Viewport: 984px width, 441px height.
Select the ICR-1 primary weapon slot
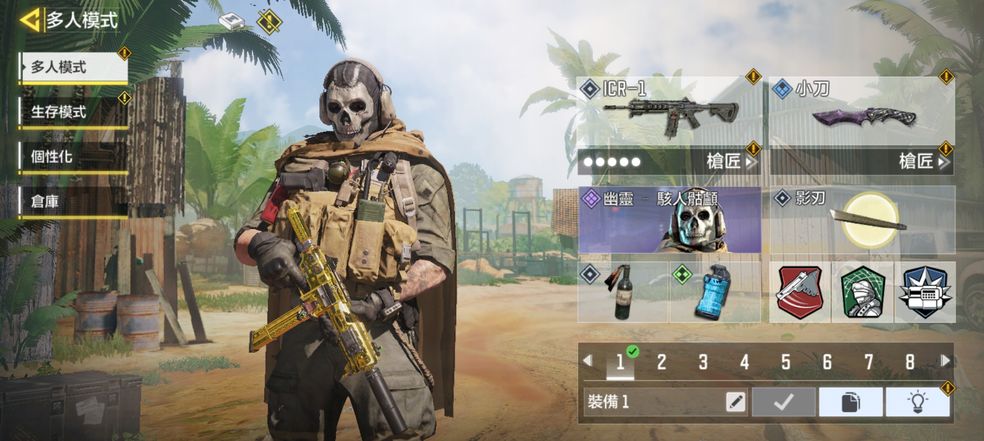coord(668,112)
